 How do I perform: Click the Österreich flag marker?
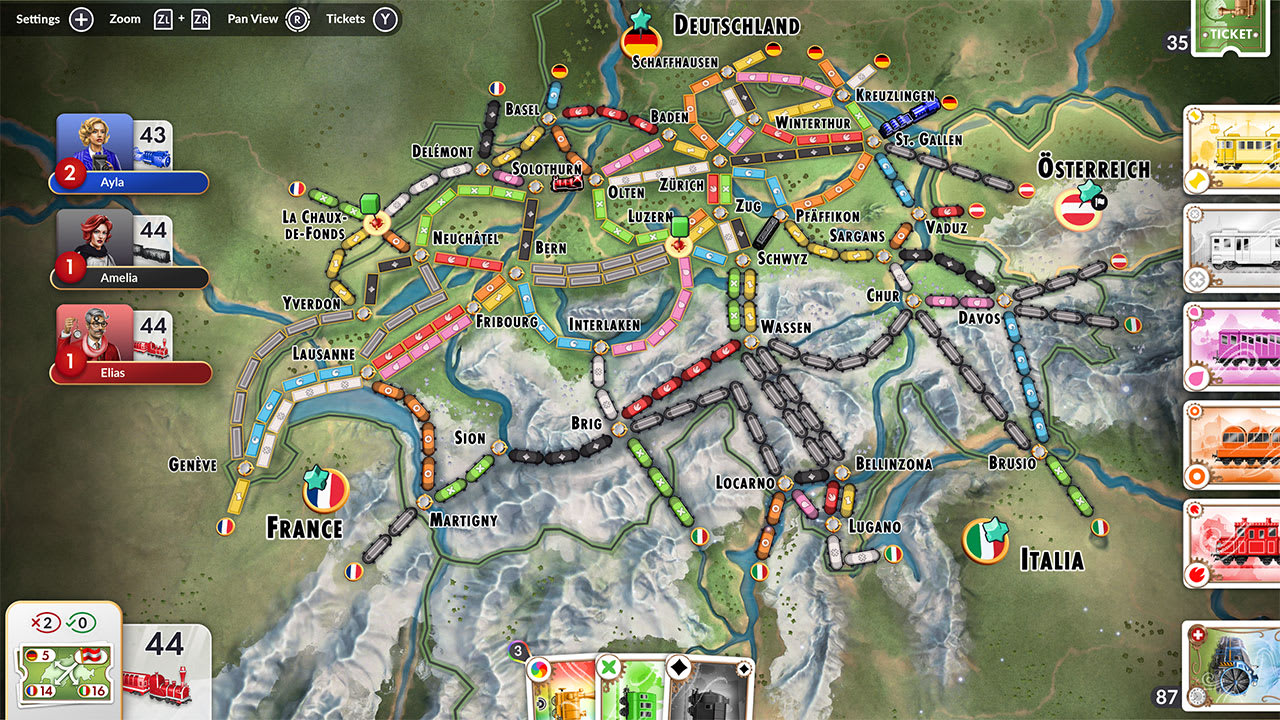coord(1078,210)
